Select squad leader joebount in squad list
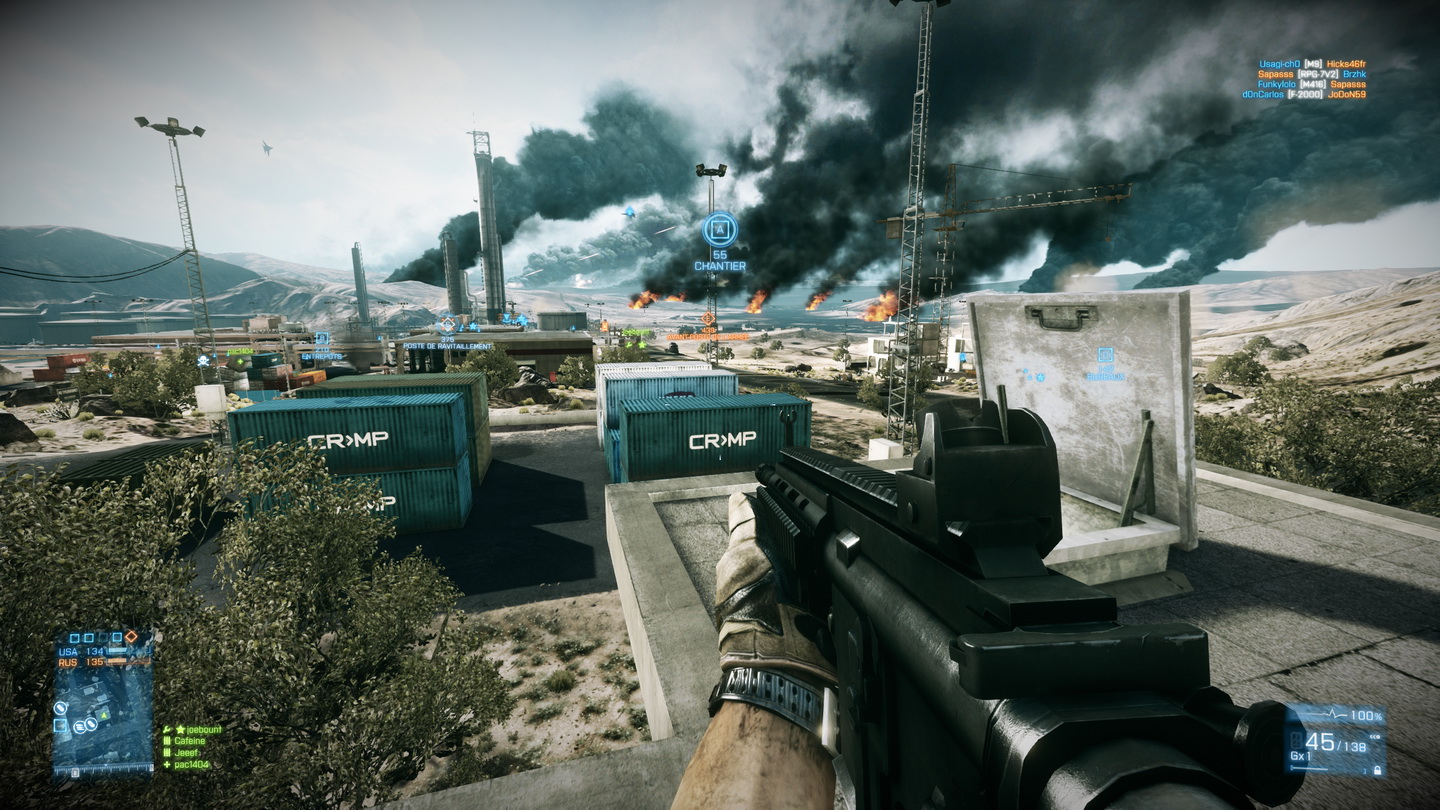The image size is (1440, 810). (x=196, y=730)
